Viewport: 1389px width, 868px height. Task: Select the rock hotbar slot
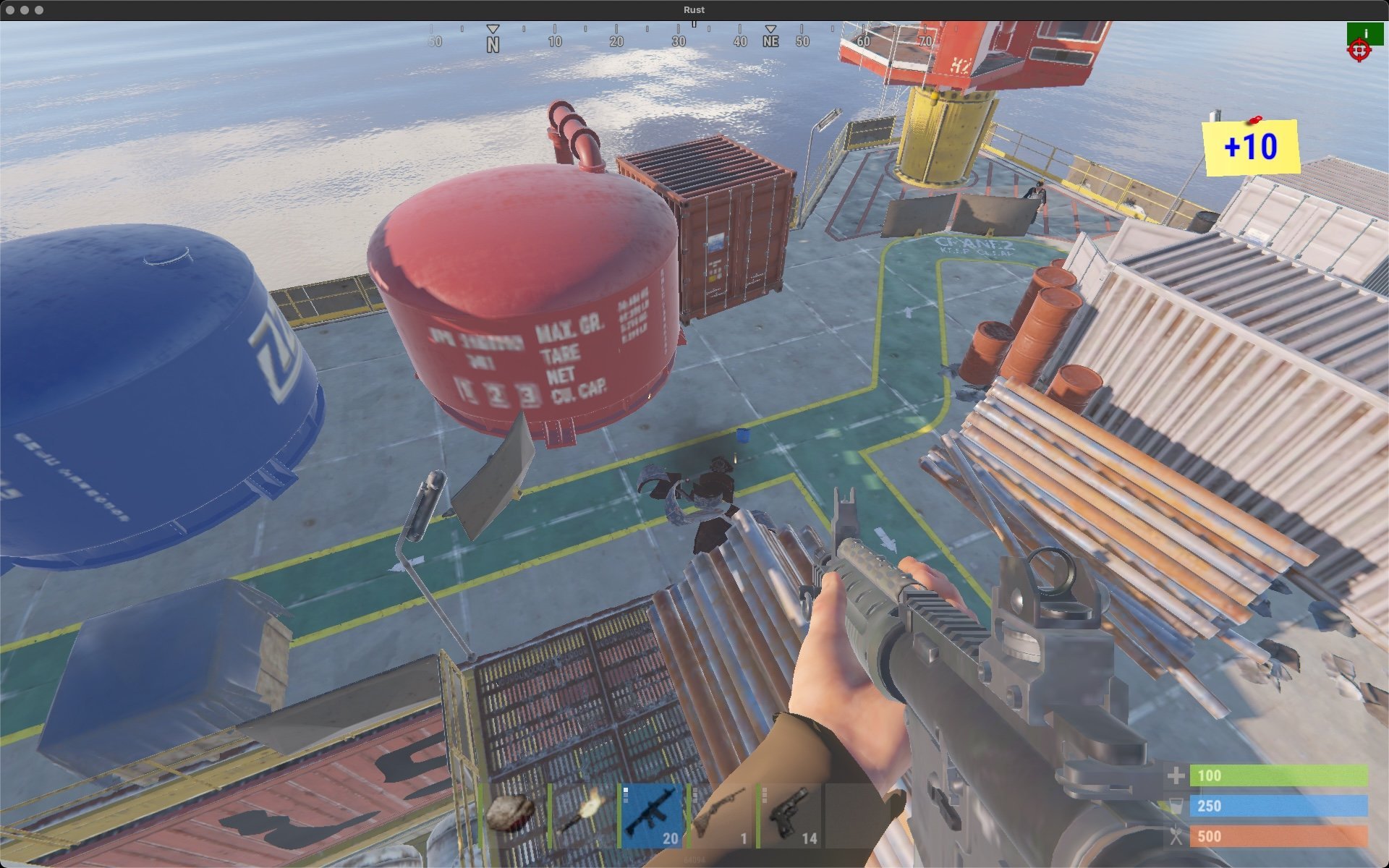click(x=510, y=815)
